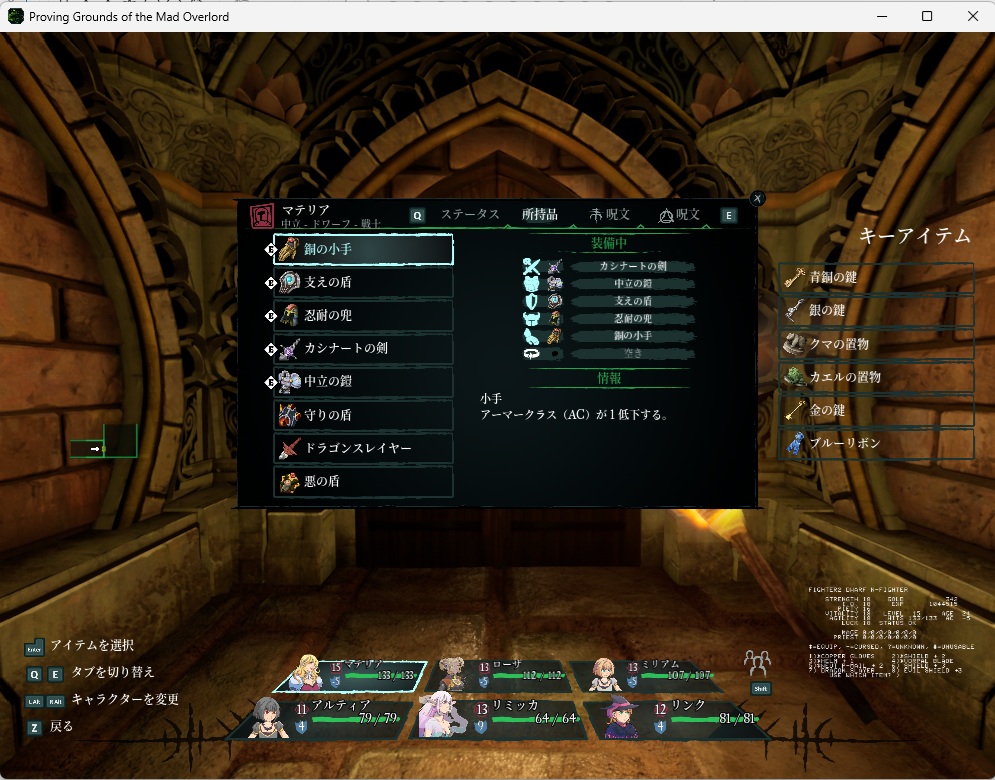Screen dimensions: 995x780
Task: Select the カシナートの剣 sword entry
Action: pos(363,349)
